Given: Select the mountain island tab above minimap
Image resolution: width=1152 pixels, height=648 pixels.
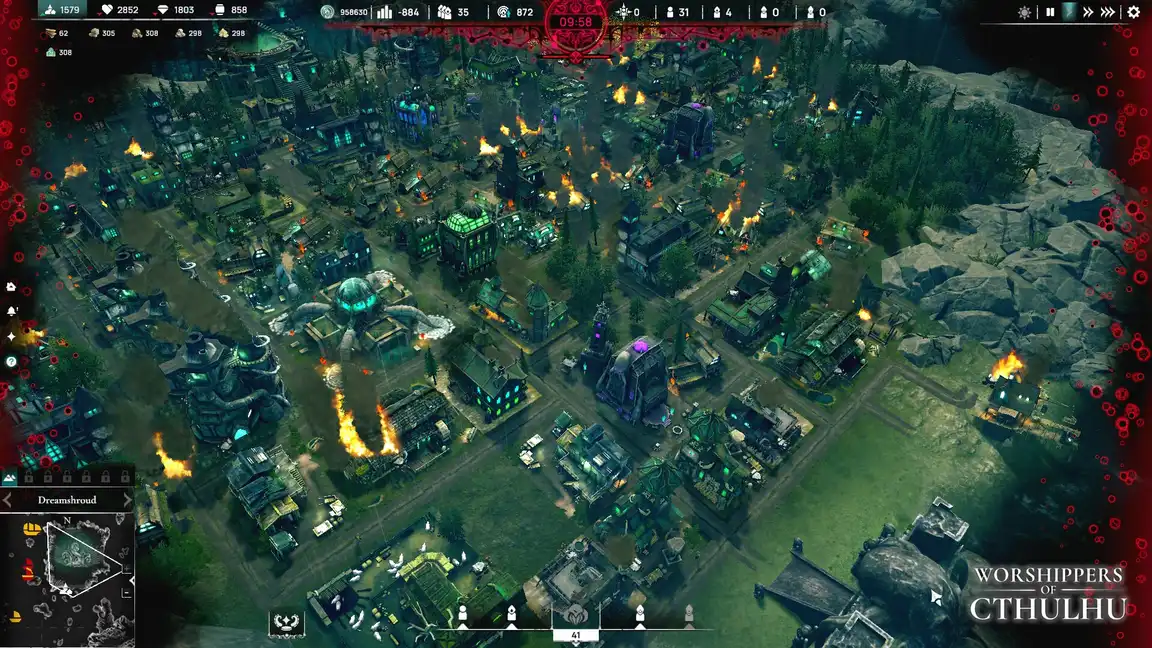Looking at the screenshot, I should (11, 479).
